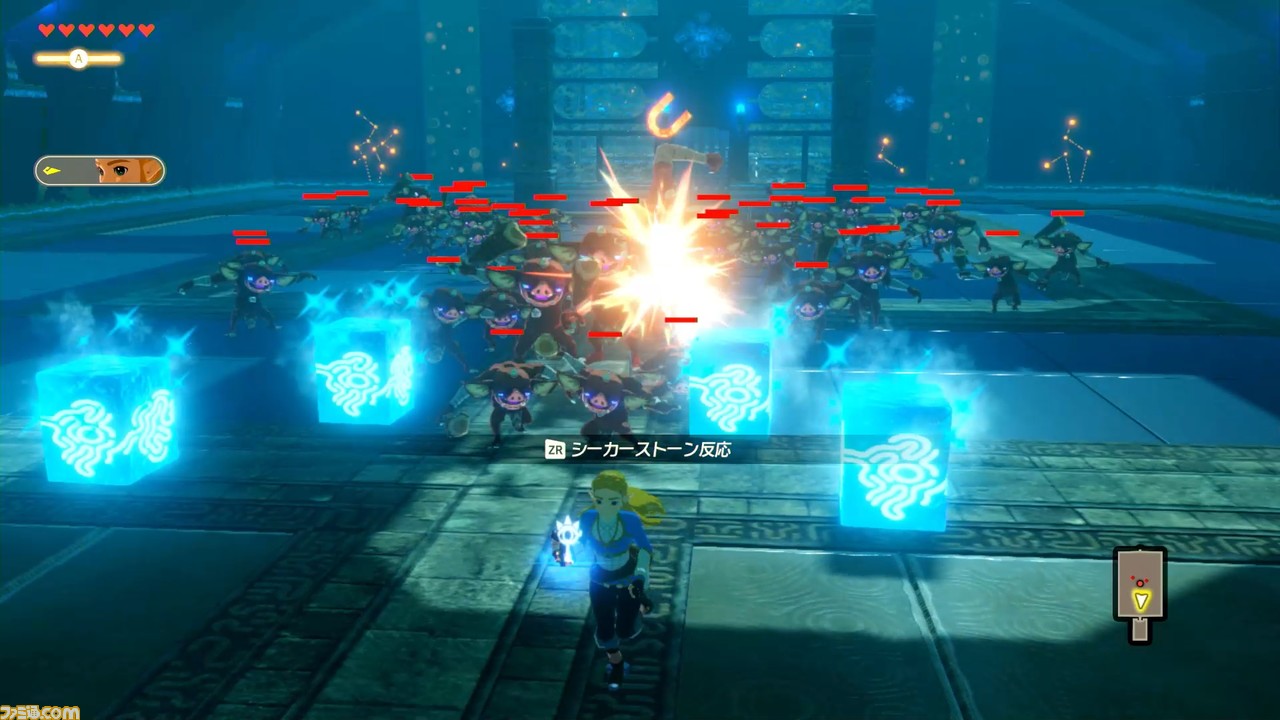Screen dimensions: 1280x720
Task: Click the glowing A button prompt
Action: 78,60
